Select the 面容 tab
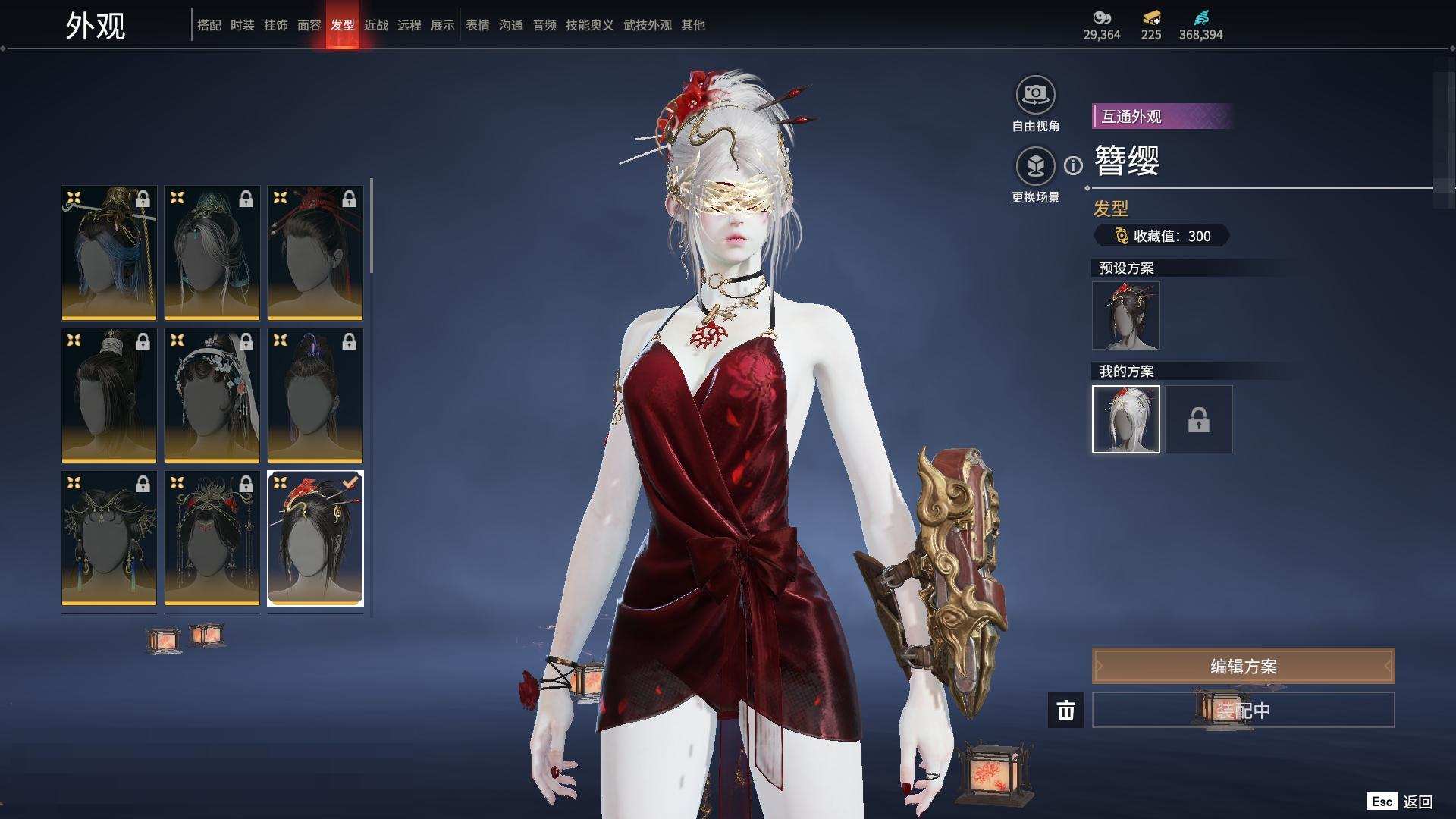The height and width of the screenshot is (819, 1456). click(x=309, y=25)
